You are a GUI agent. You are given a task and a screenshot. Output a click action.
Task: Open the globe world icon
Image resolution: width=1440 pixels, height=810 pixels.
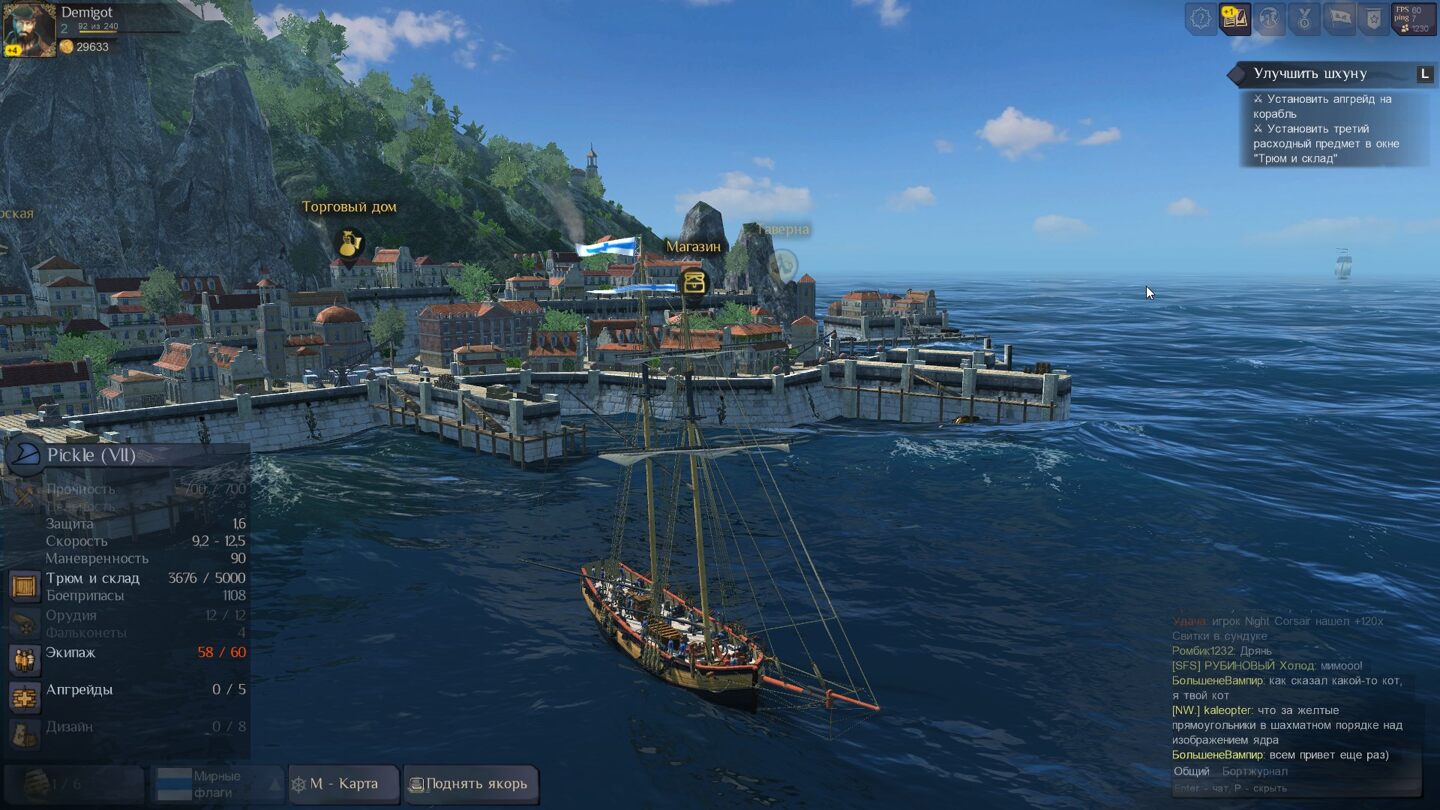pyautogui.click(x=1269, y=18)
